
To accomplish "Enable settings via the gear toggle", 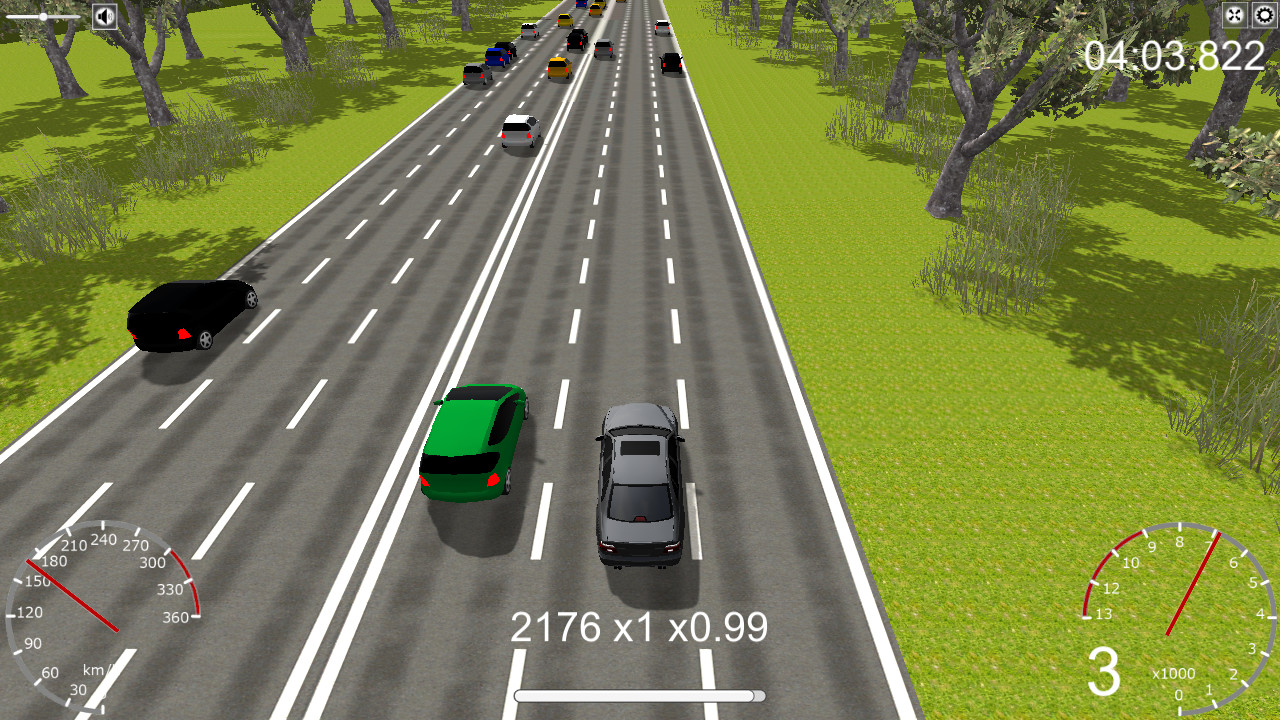I will (x=1262, y=15).
